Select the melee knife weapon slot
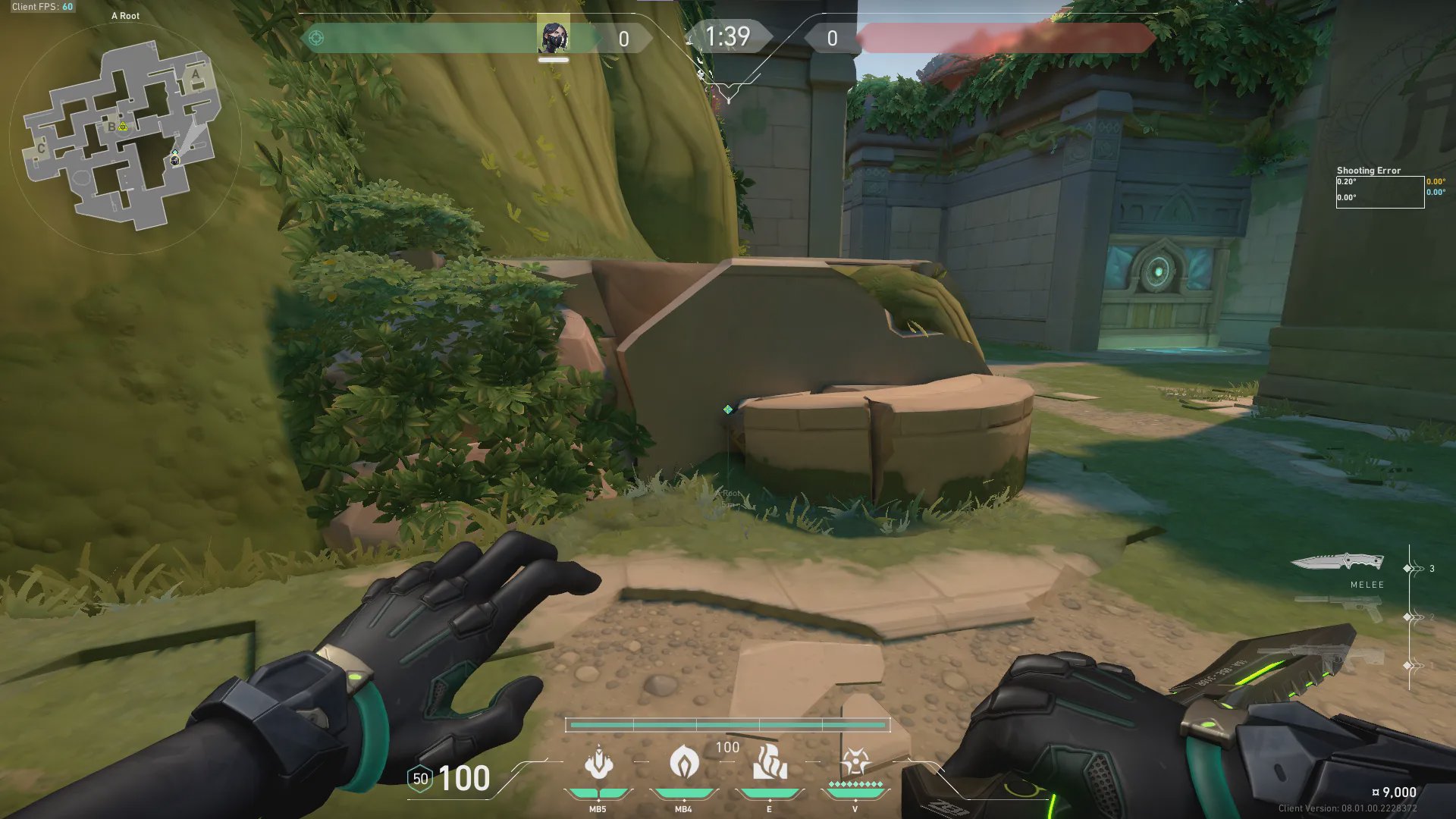The width and height of the screenshot is (1456, 819). point(1337,563)
